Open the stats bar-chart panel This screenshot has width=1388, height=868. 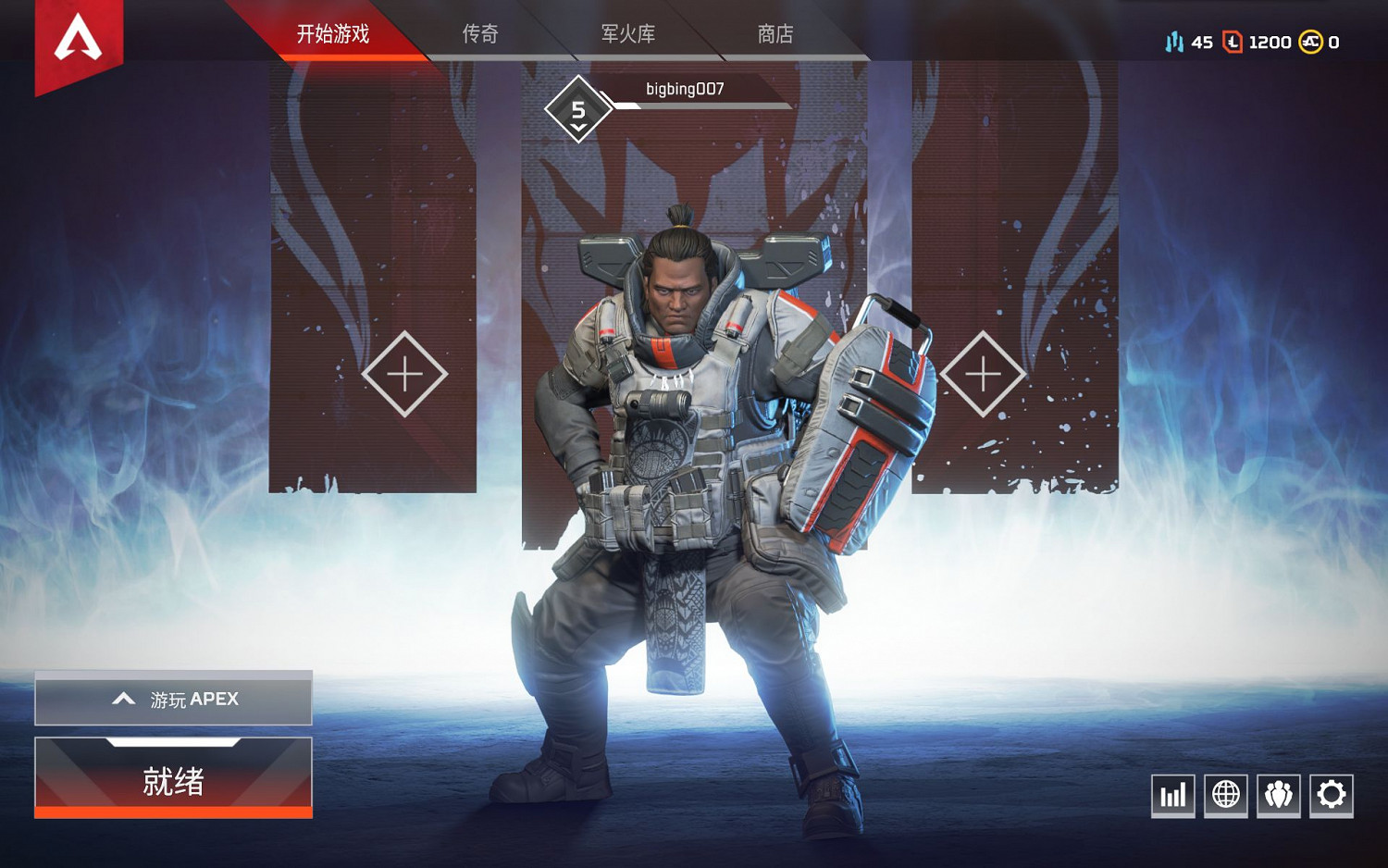(1172, 794)
